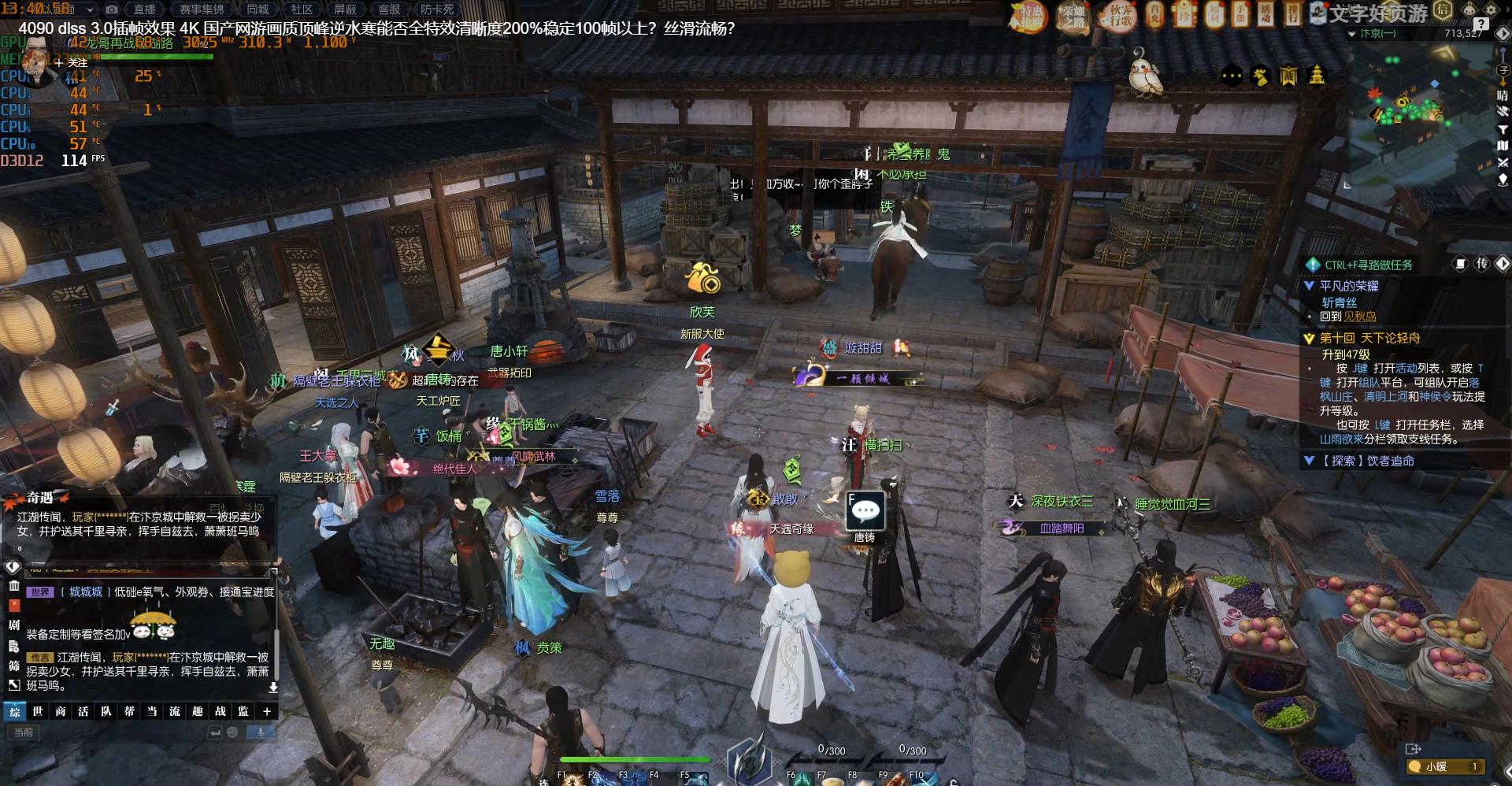Open the chat emoji picker

(232, 732)
